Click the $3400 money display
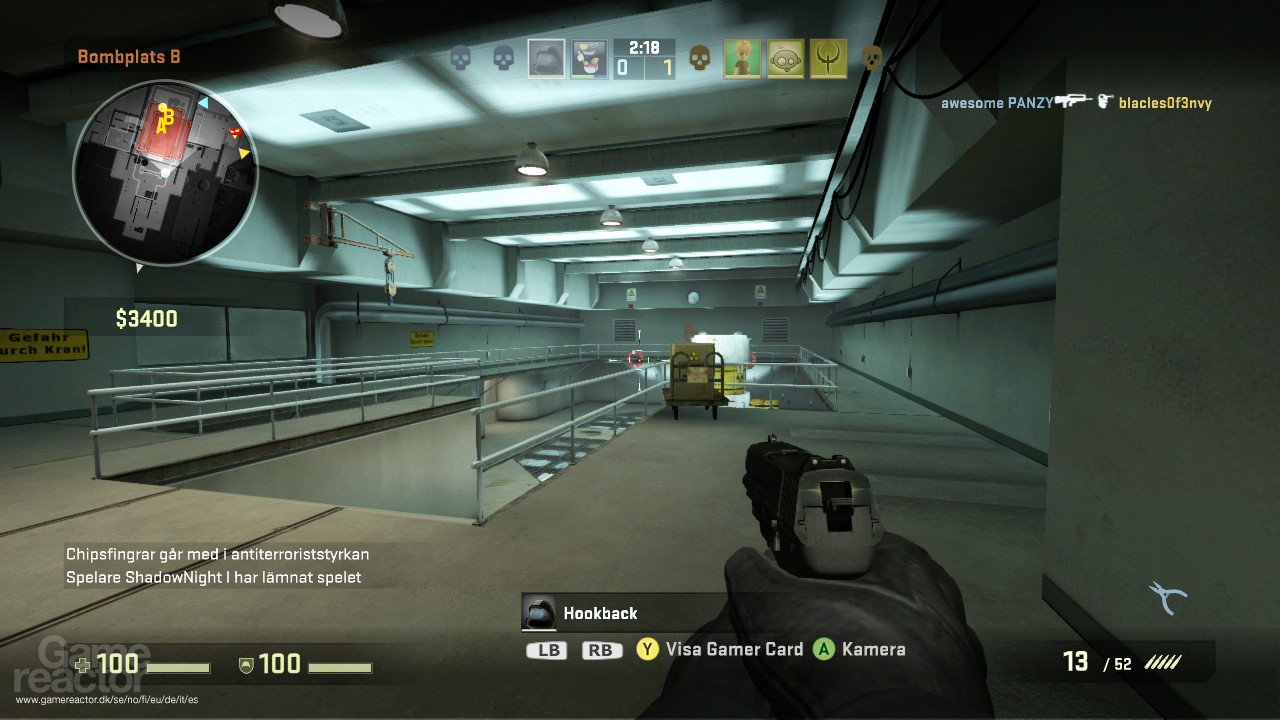 (146, 319)
